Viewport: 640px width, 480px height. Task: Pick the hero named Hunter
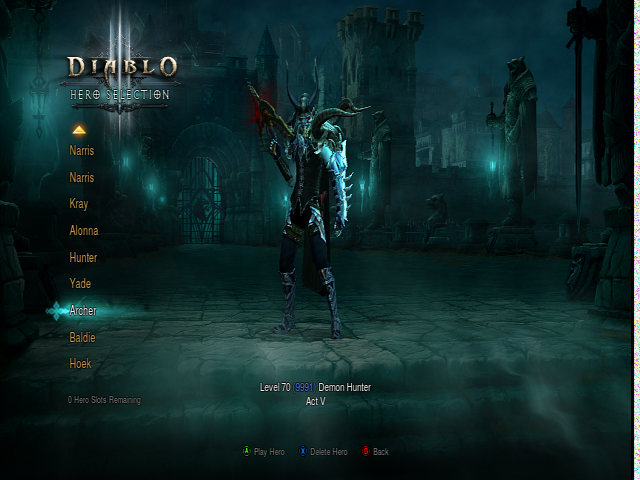pos(83,257)
